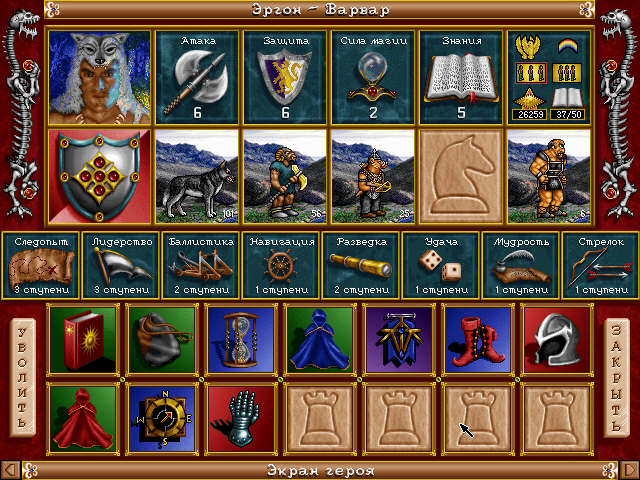
Task: Close the hero screen with Закрыть
Action: 617,376
